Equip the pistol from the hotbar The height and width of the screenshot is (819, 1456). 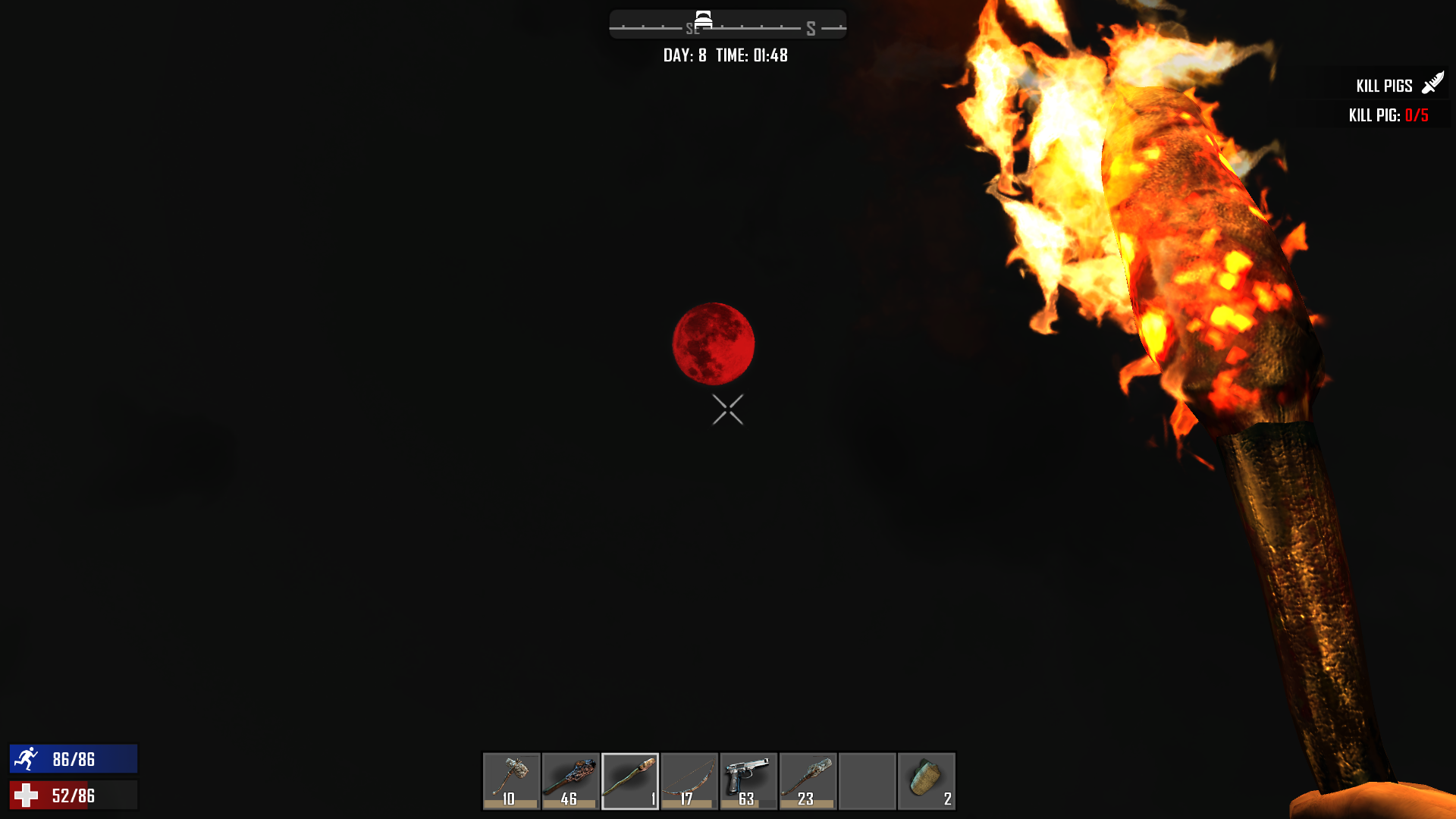[x=748, y=780]
